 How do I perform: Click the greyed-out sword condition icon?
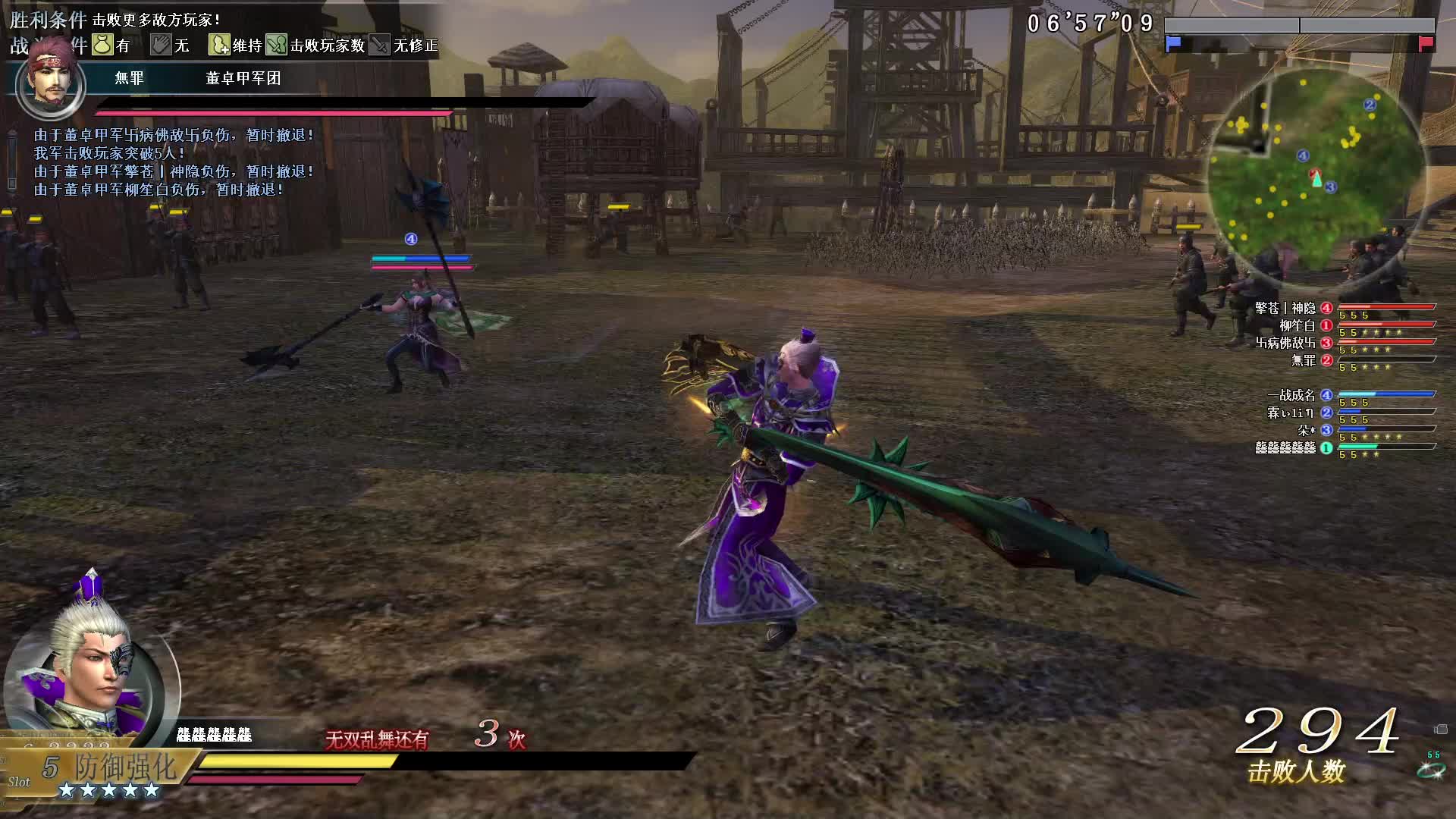380,45
